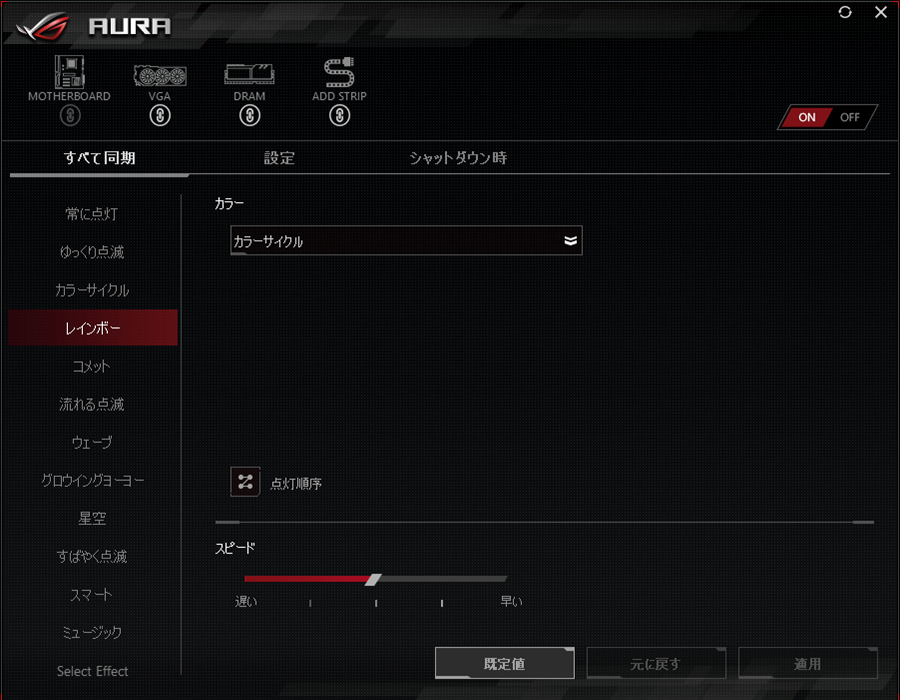Close the AURA window
The image size is (900, 700).
[880, 12]
